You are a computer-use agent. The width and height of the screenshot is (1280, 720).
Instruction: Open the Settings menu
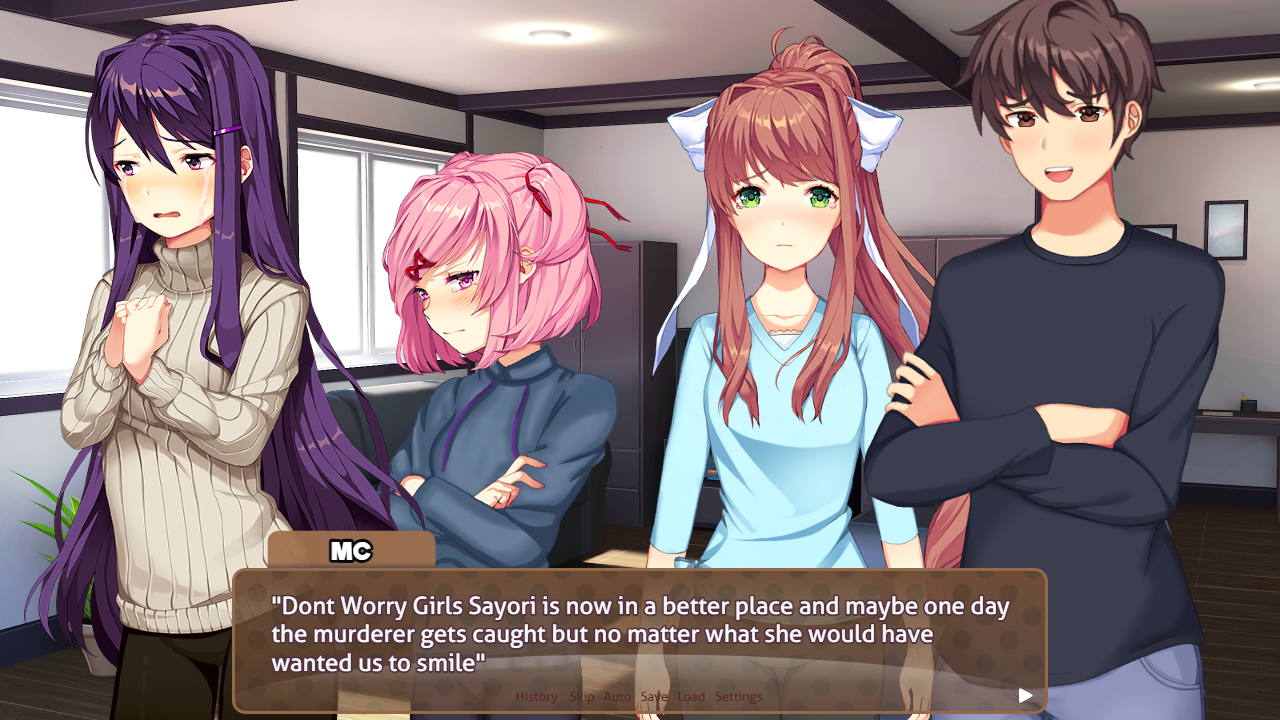tap(741, 696)
